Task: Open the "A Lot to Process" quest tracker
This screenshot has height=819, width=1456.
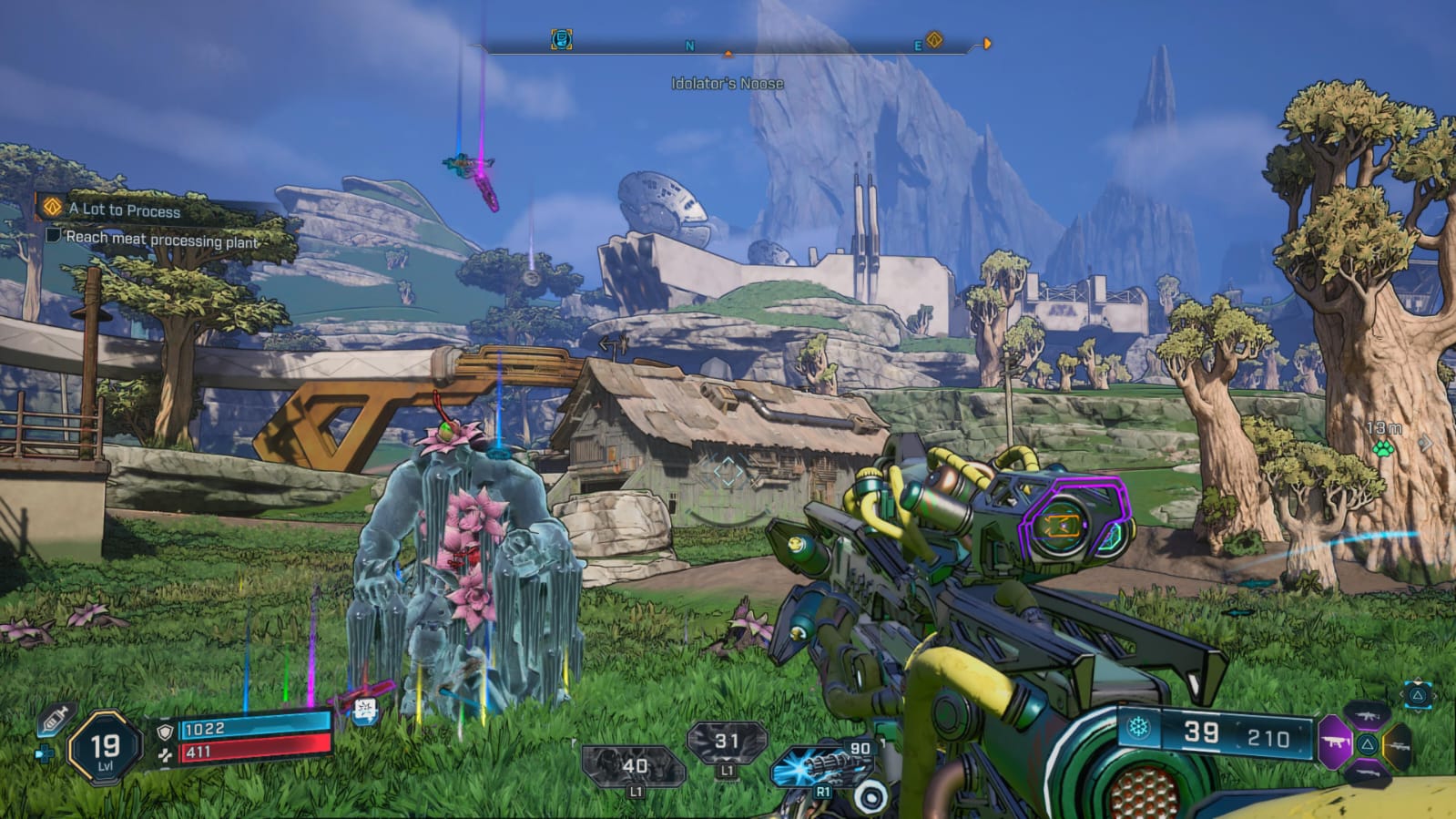Action: [x=125, y=210]
